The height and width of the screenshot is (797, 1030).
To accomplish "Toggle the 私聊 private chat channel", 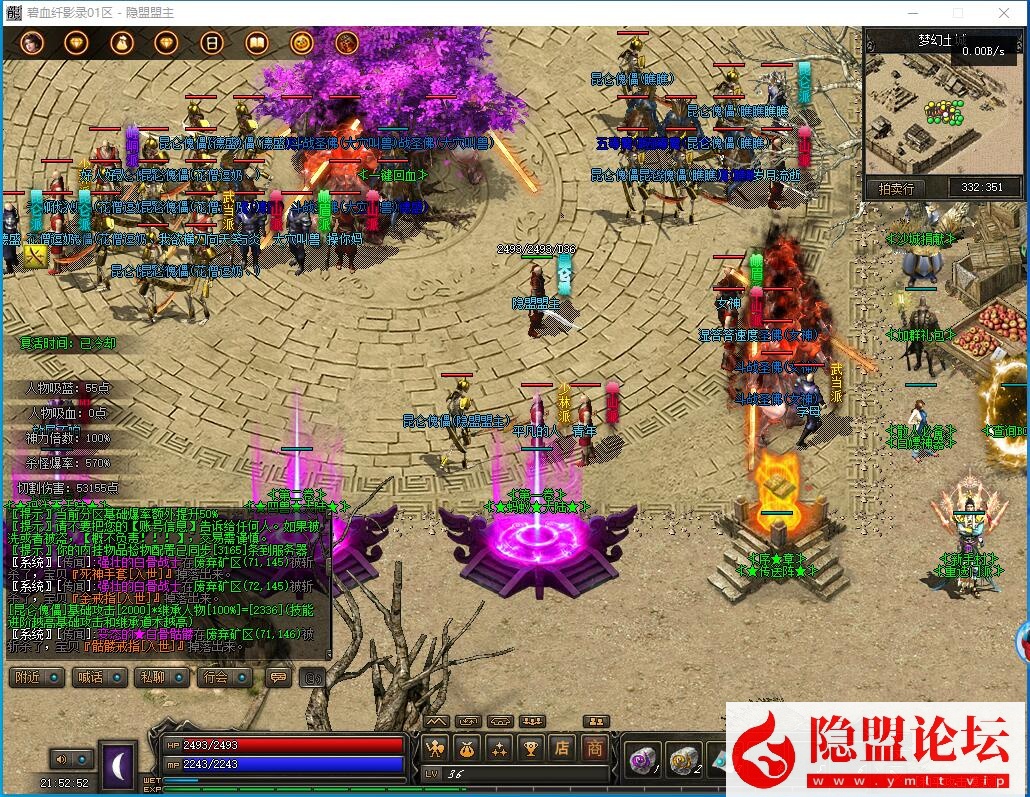I will (153, 677).
